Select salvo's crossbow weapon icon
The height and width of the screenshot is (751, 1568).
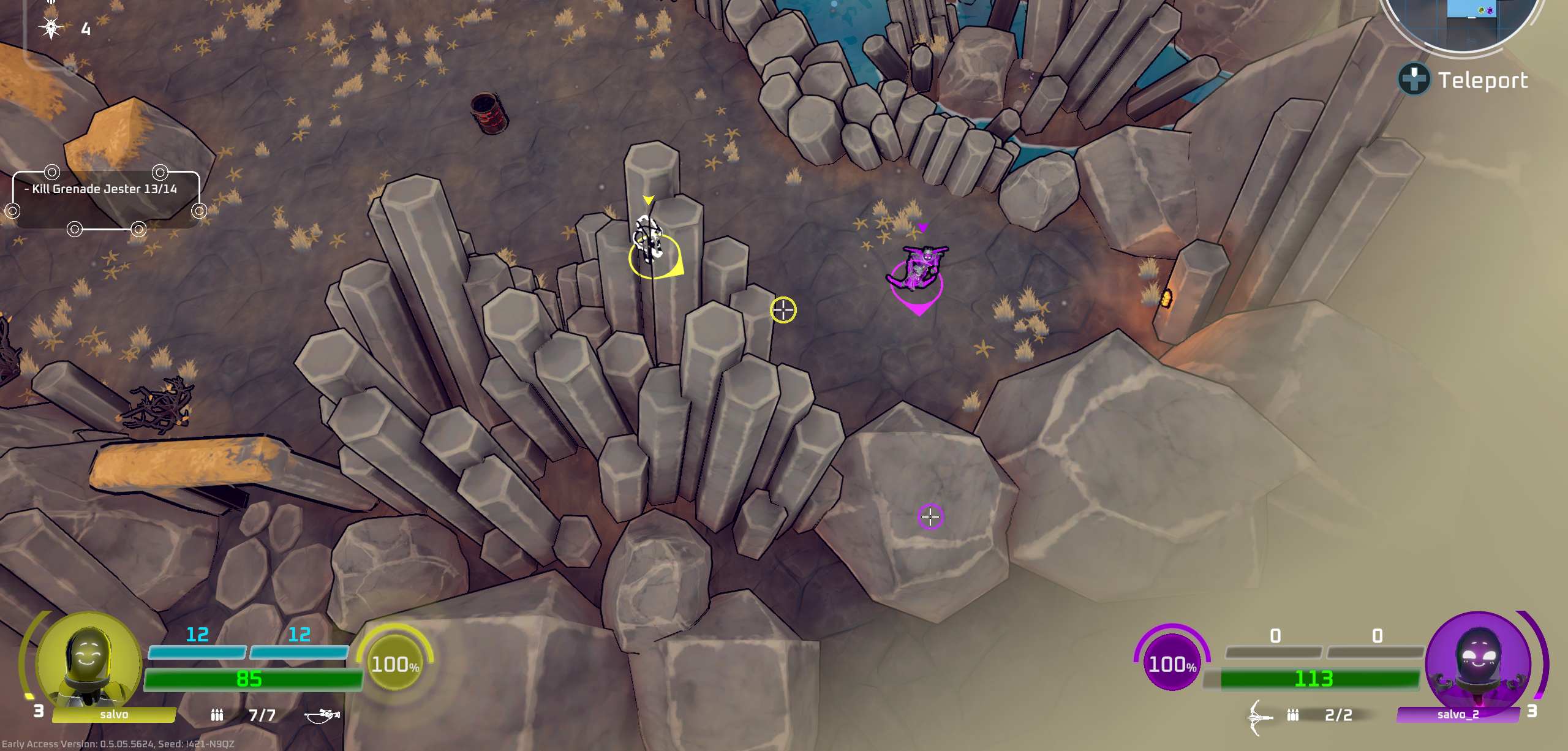coord(322,715)
